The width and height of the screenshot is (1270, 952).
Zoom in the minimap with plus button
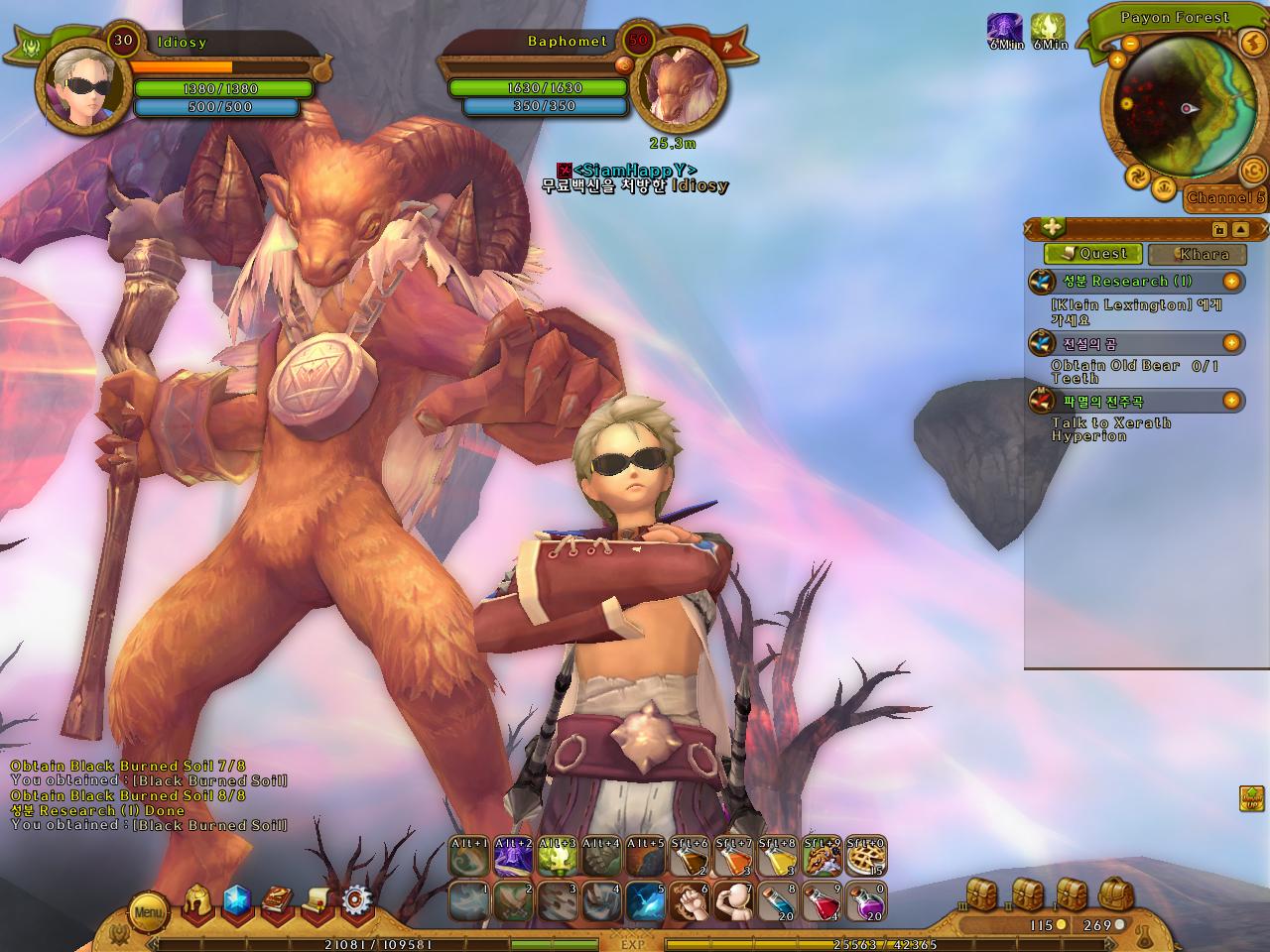click(1117, 60)
